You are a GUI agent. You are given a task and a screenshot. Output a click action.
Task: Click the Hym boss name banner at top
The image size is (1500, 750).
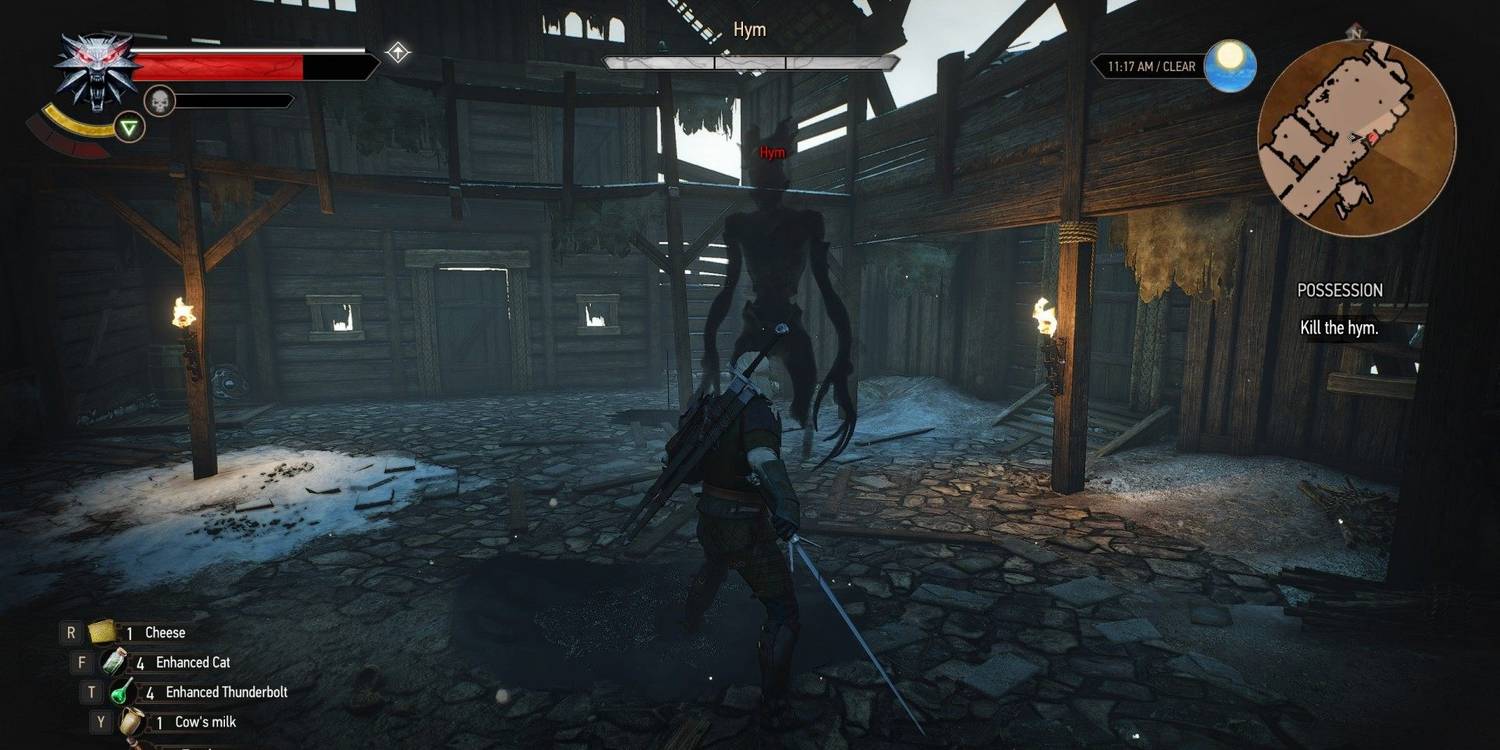click(748, 30)
